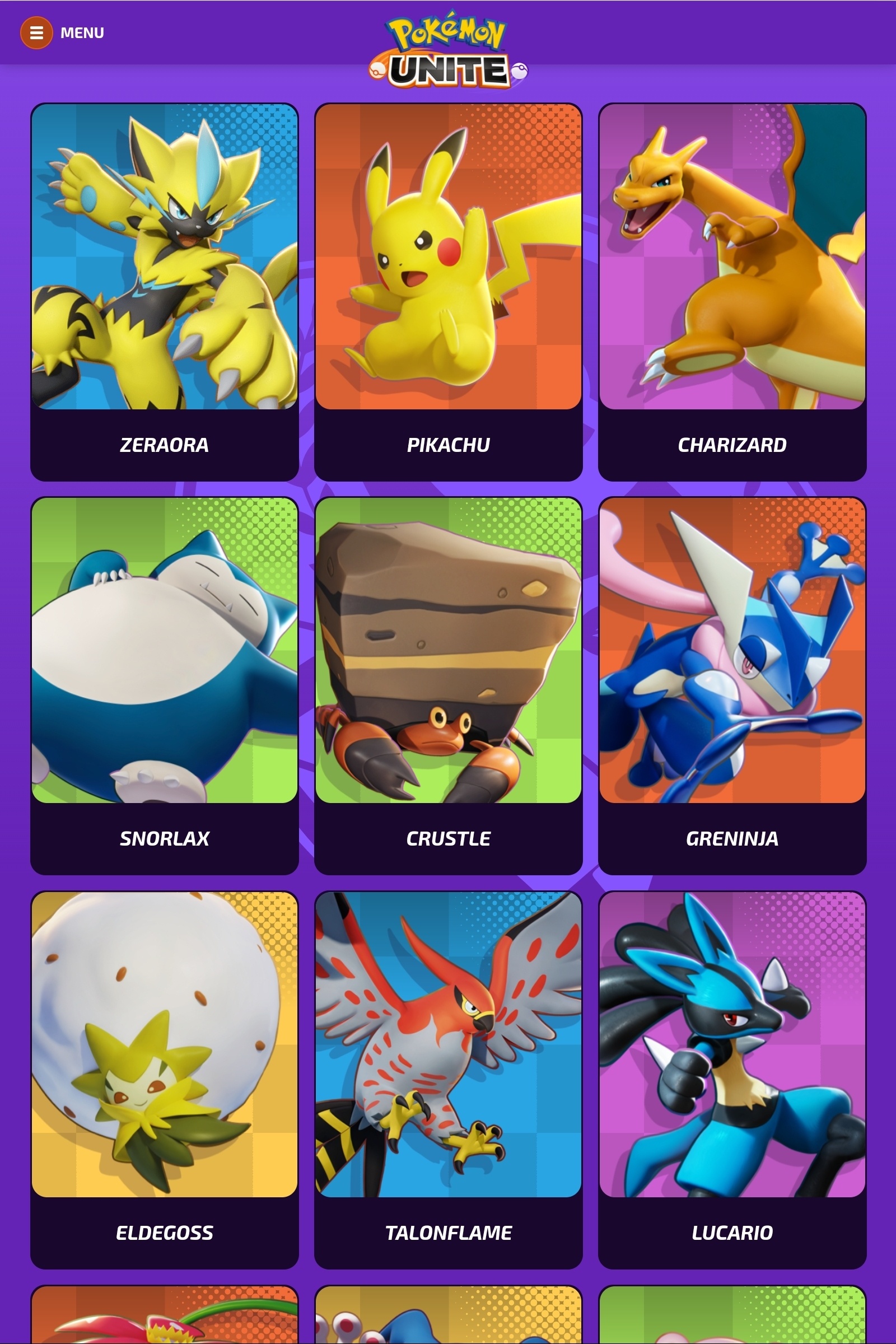Image resolution: width=896 pixels, height=1344 pixels.
Task: Click the ZERAORA name label
Action: click(165, 445)
